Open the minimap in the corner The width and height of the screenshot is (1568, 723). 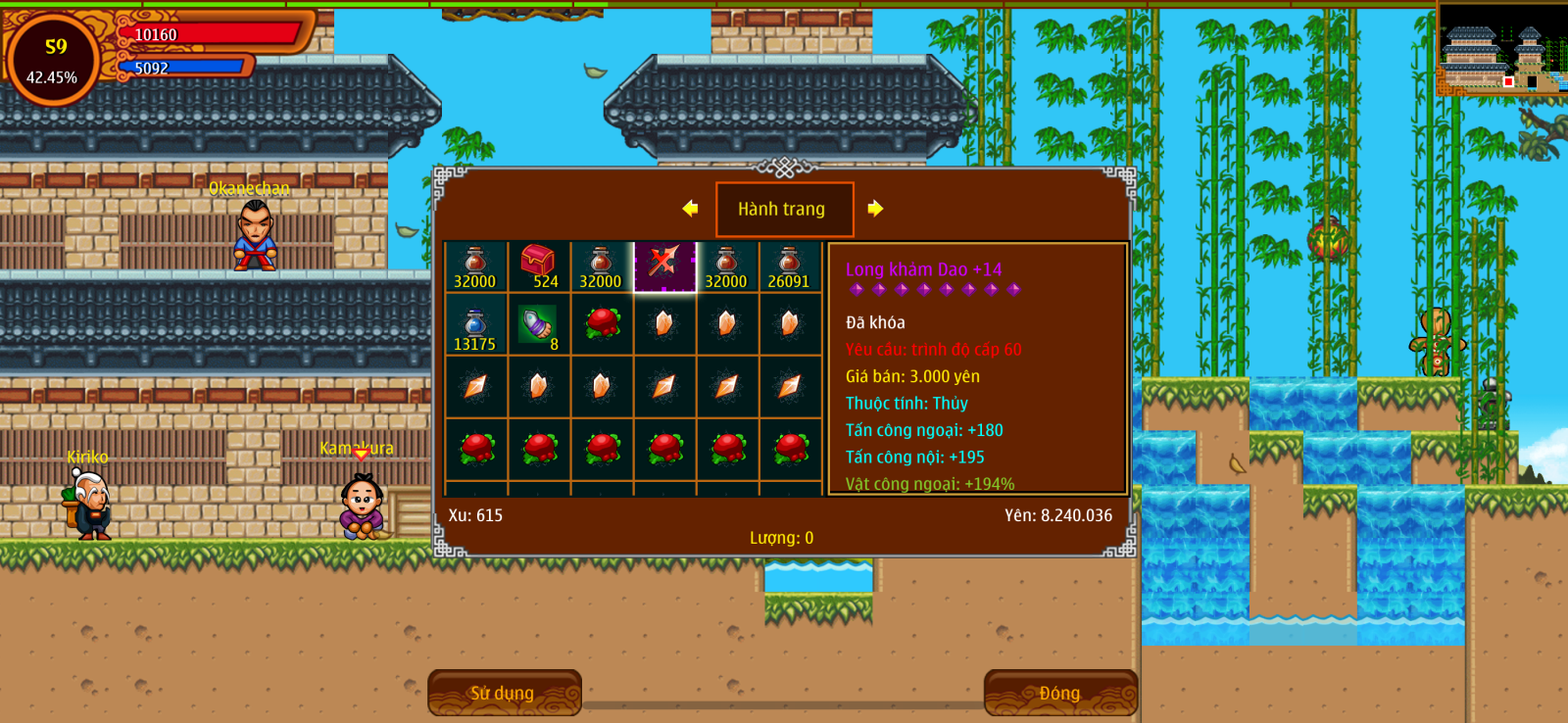click(x=1501, y=49)
